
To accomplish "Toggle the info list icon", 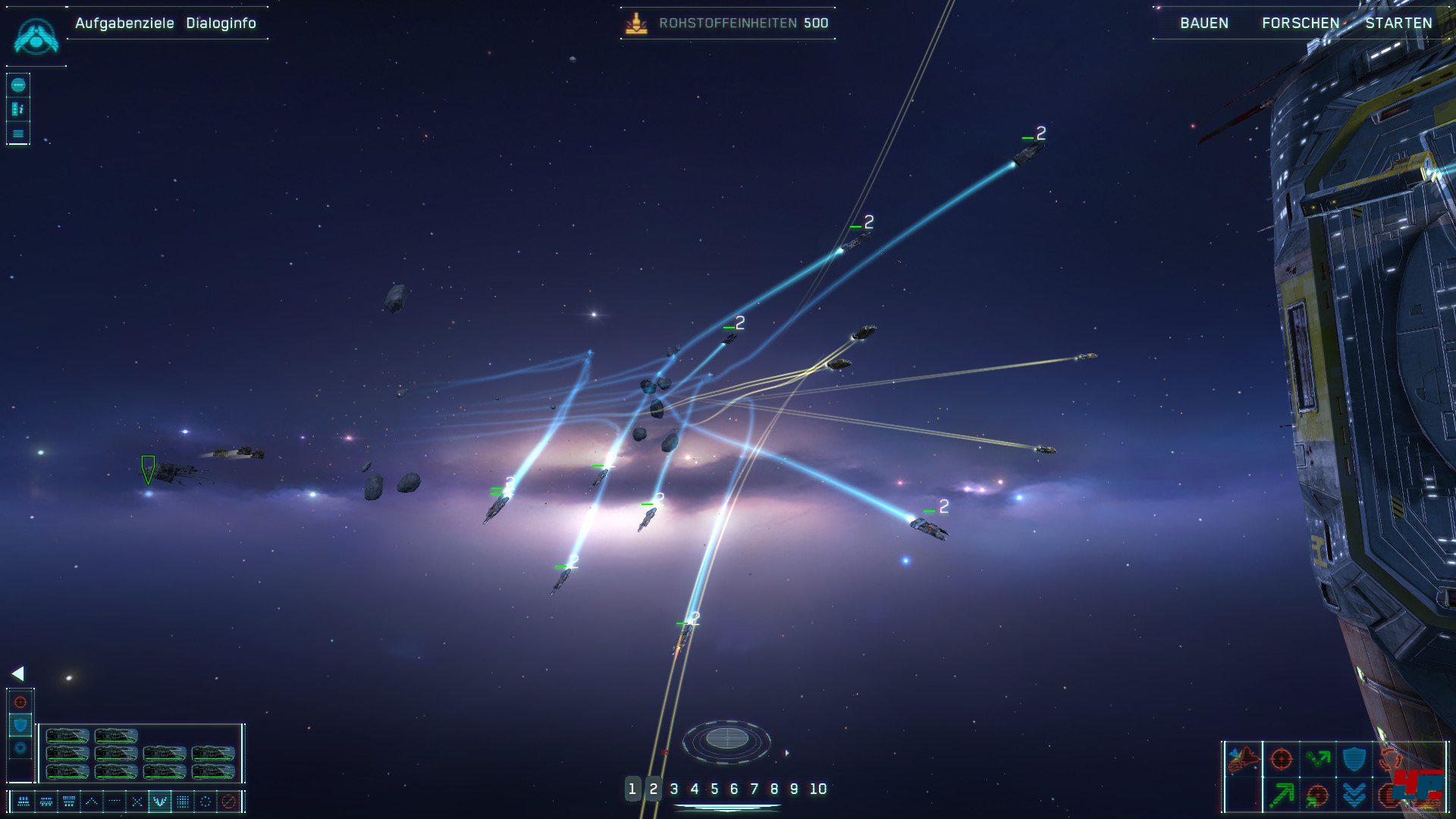I will click(x=18, y=109).
